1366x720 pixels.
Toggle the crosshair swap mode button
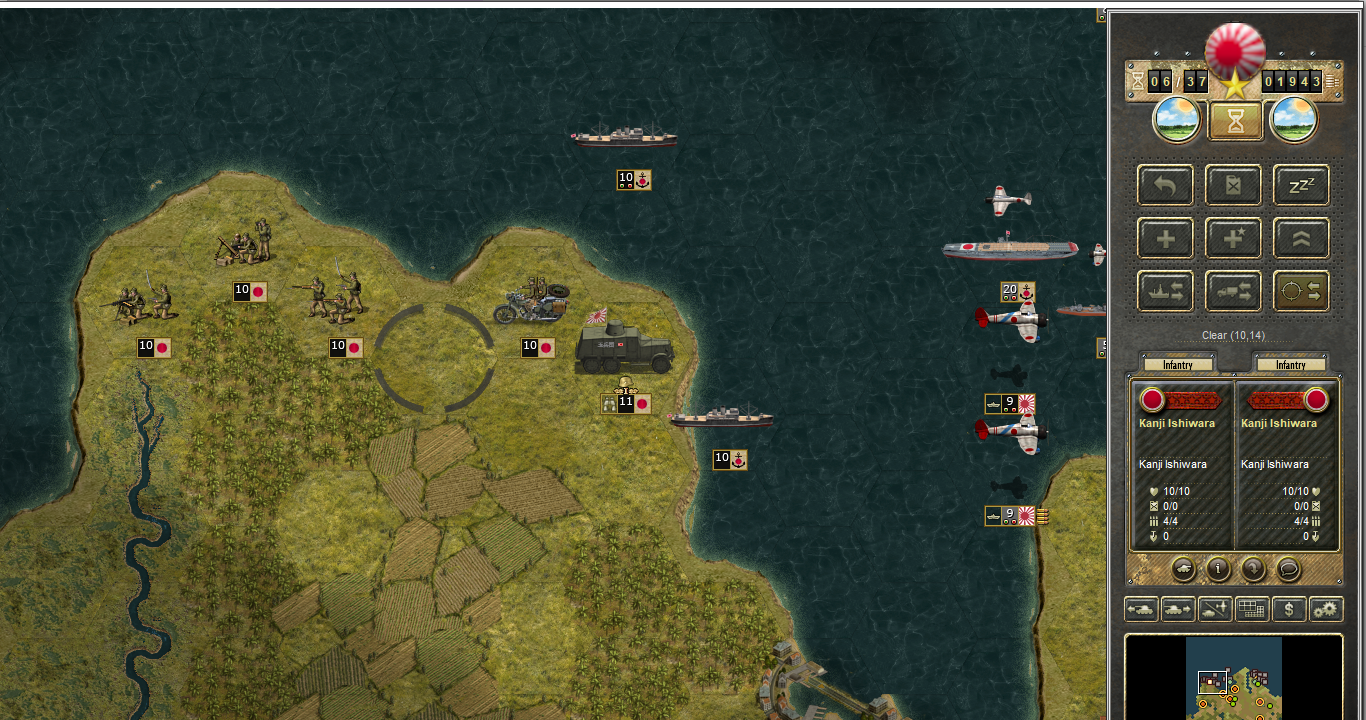pyautogui.click(x=1301, y=292)
